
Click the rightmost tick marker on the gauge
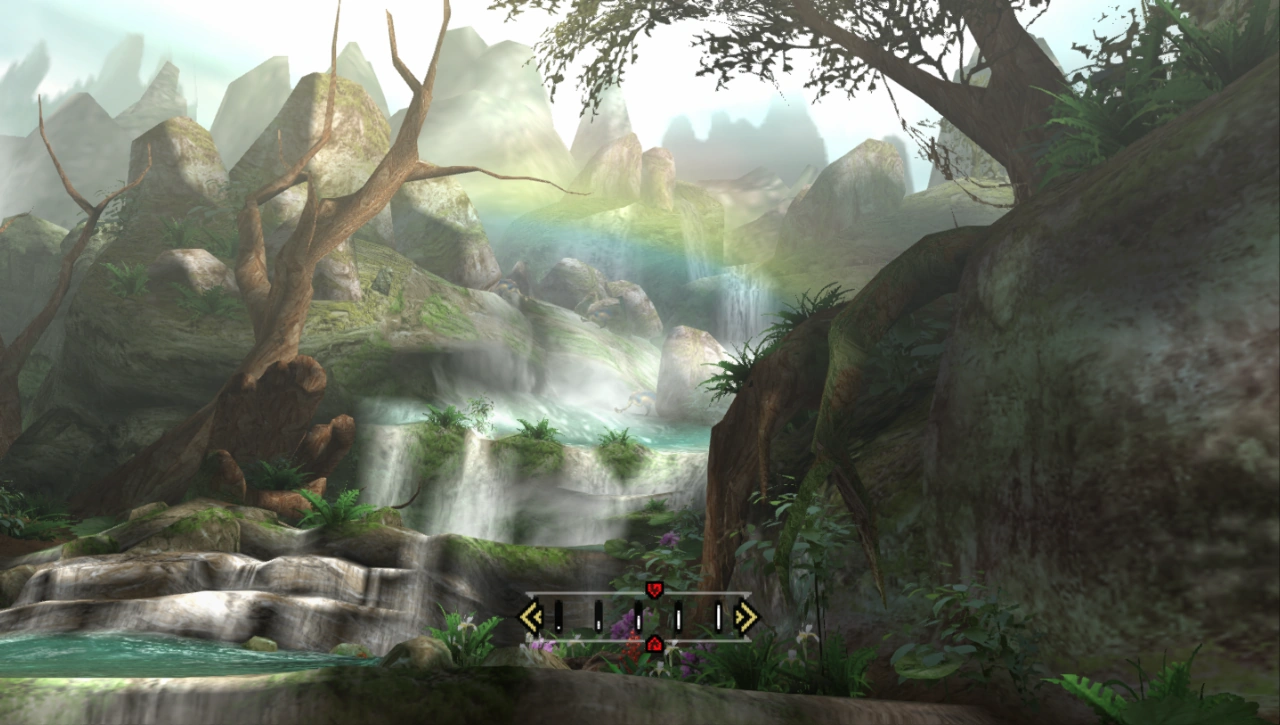coord(718,615)
